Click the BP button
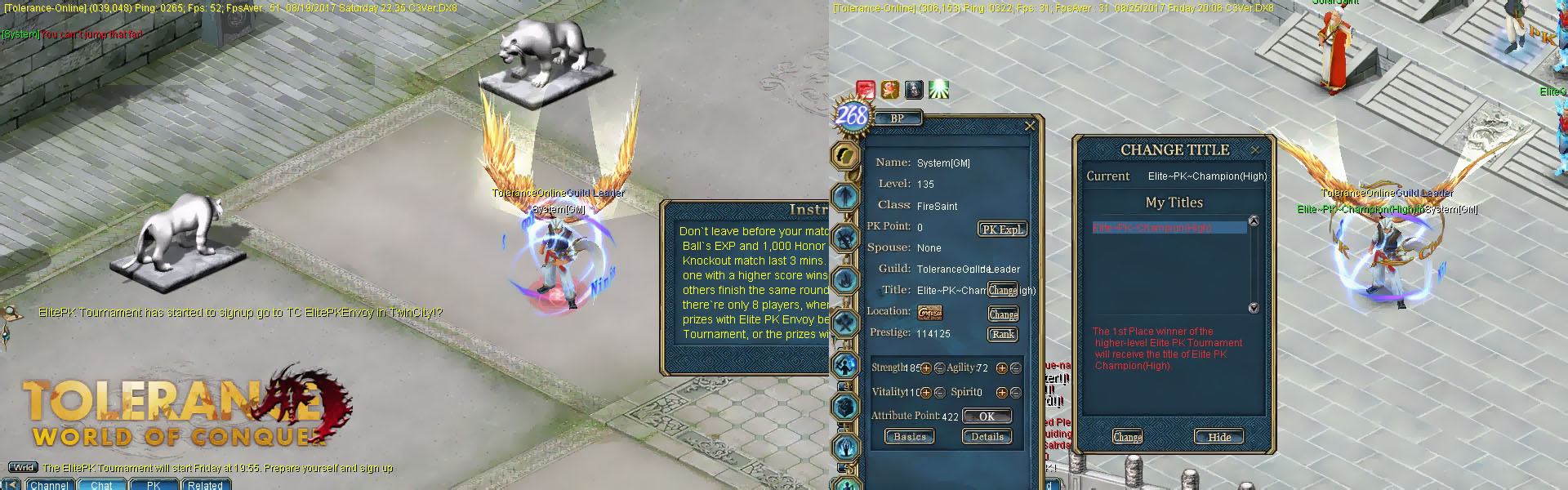 (898, 118)
